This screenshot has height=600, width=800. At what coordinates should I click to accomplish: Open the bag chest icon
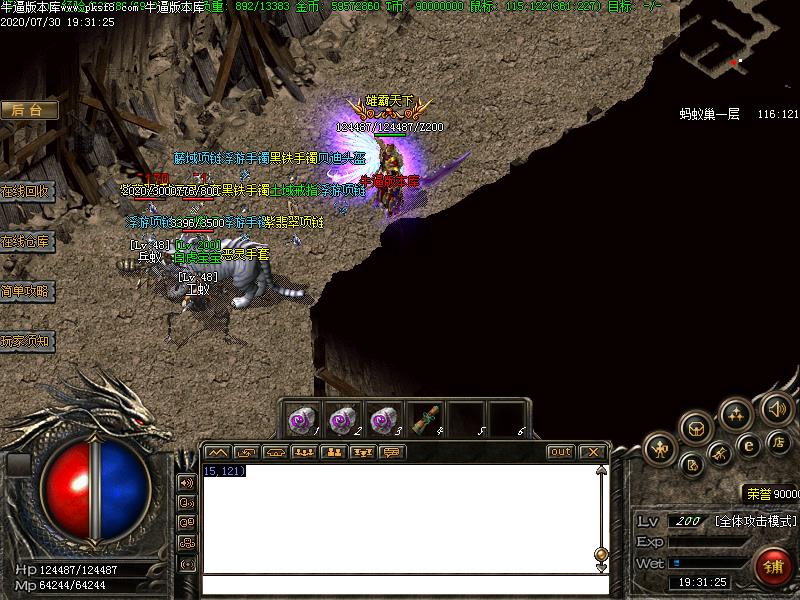pos(696,427)
